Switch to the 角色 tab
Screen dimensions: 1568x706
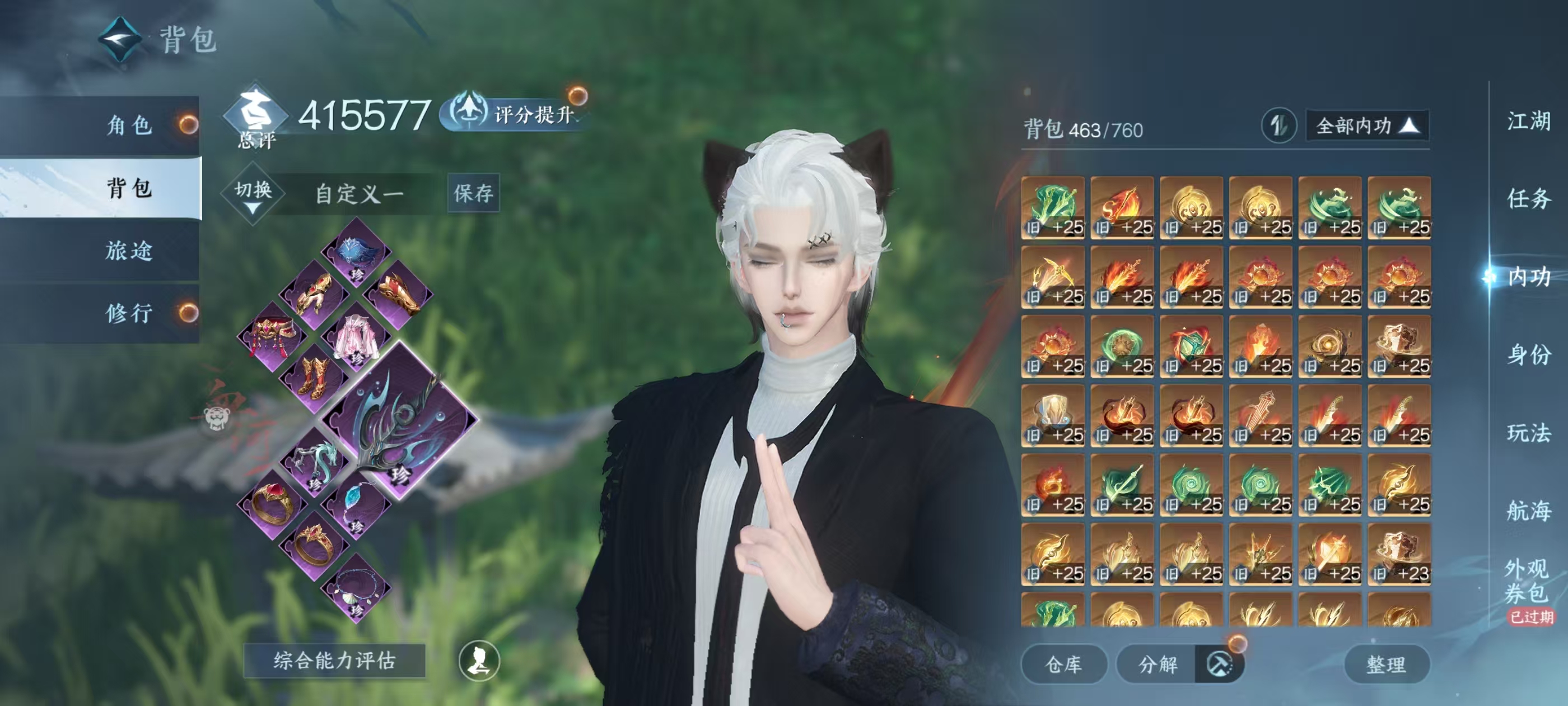point(129,126)
